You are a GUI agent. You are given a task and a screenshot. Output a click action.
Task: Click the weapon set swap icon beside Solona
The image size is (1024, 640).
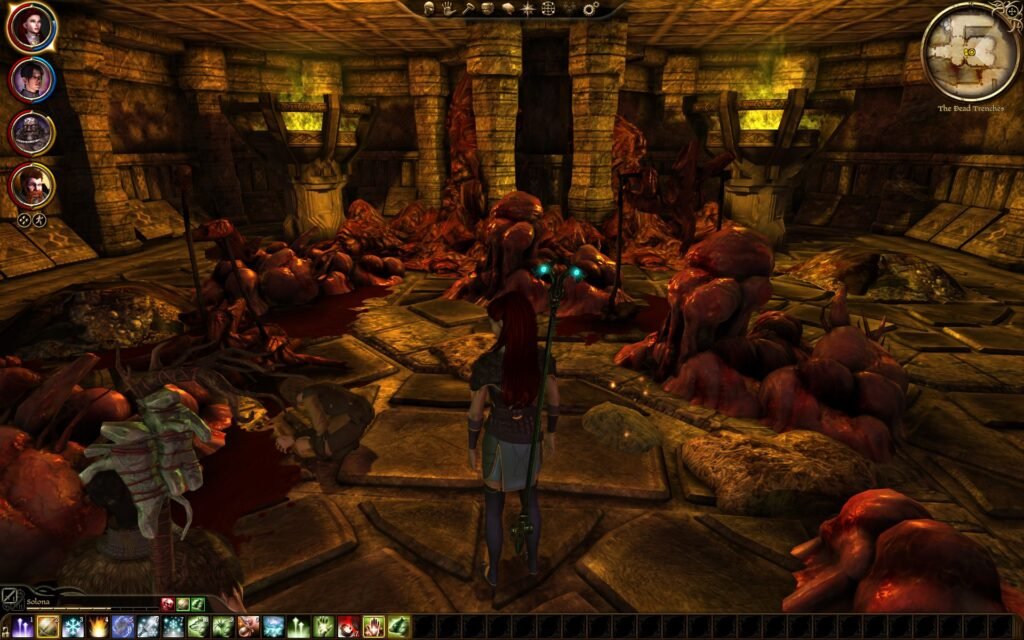click(11, 598)
